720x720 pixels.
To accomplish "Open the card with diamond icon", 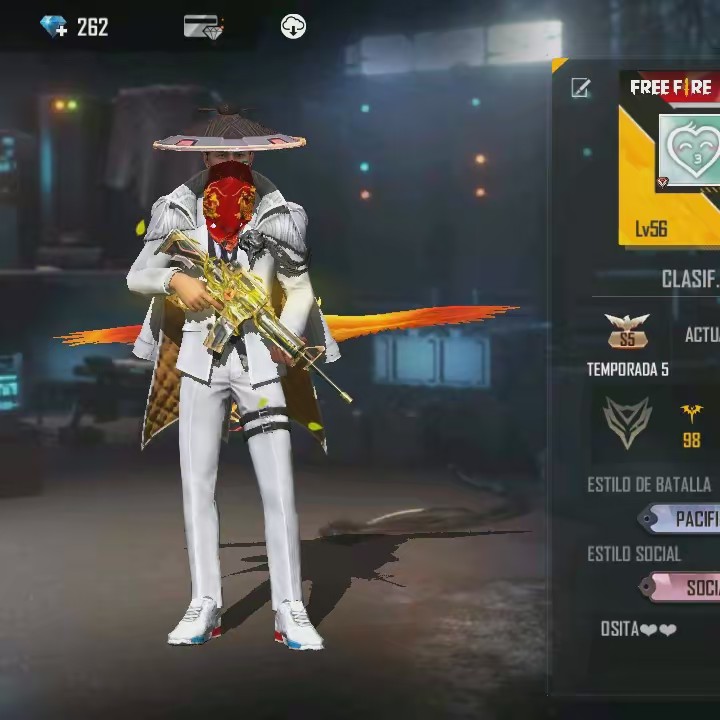I will pyautogui.click(x=204, y=27).
